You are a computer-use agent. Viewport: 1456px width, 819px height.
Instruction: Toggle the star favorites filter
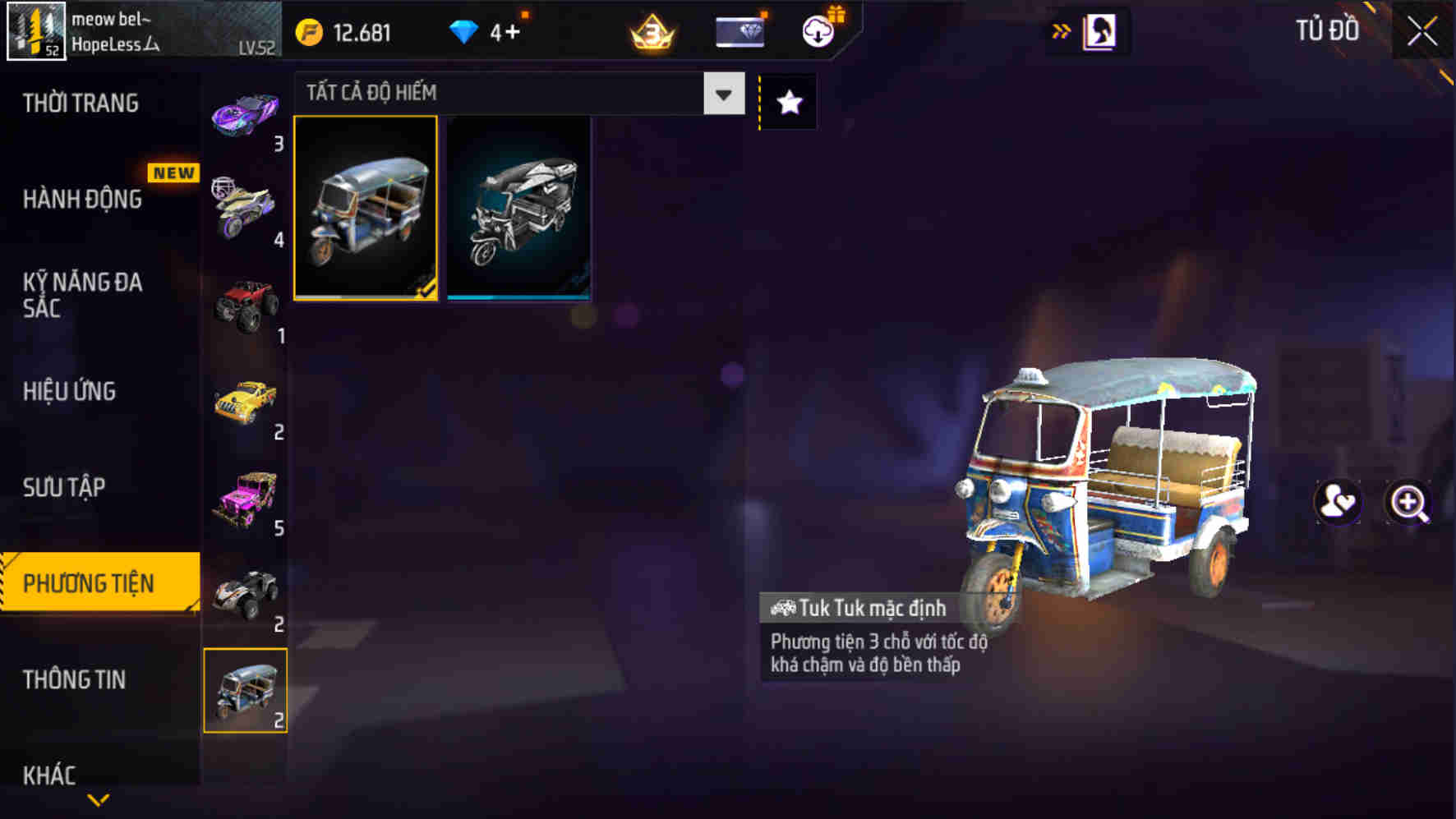coord(790,102)
